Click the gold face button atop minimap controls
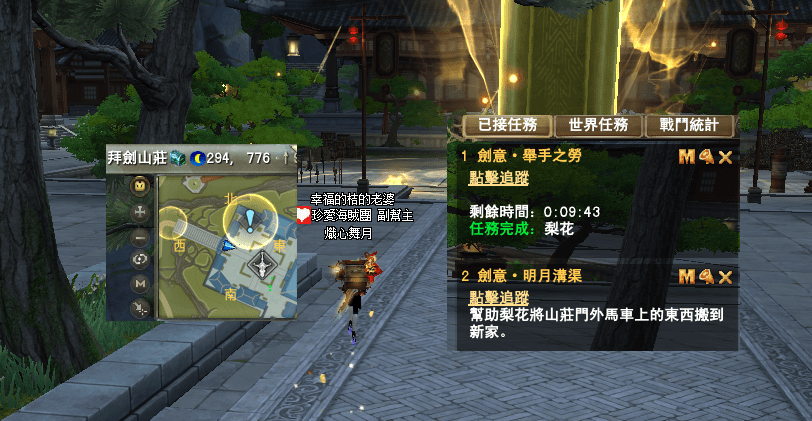The height and width of the screenshot is (421, 812). pyautogui.click(x=141, y=185)
